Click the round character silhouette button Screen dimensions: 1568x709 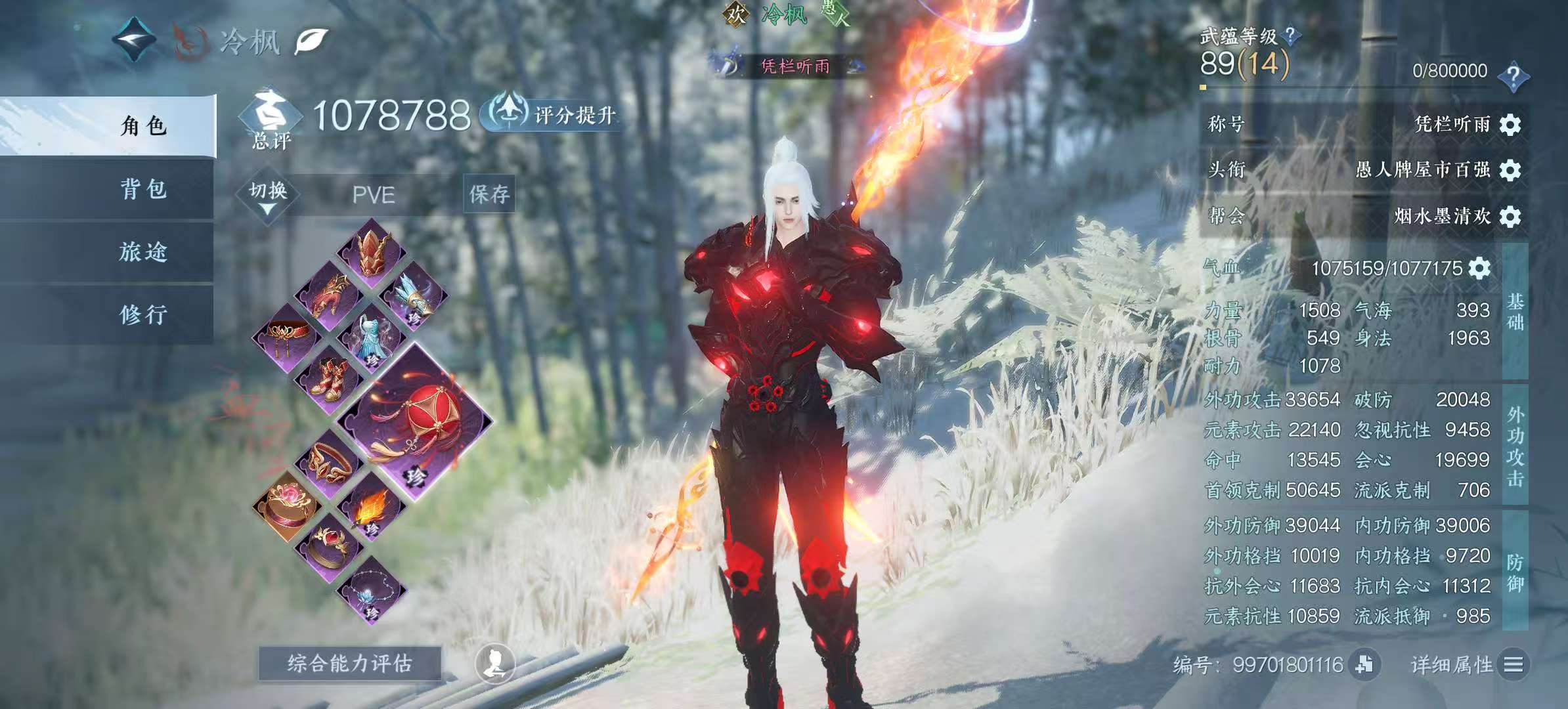(494, 664)
